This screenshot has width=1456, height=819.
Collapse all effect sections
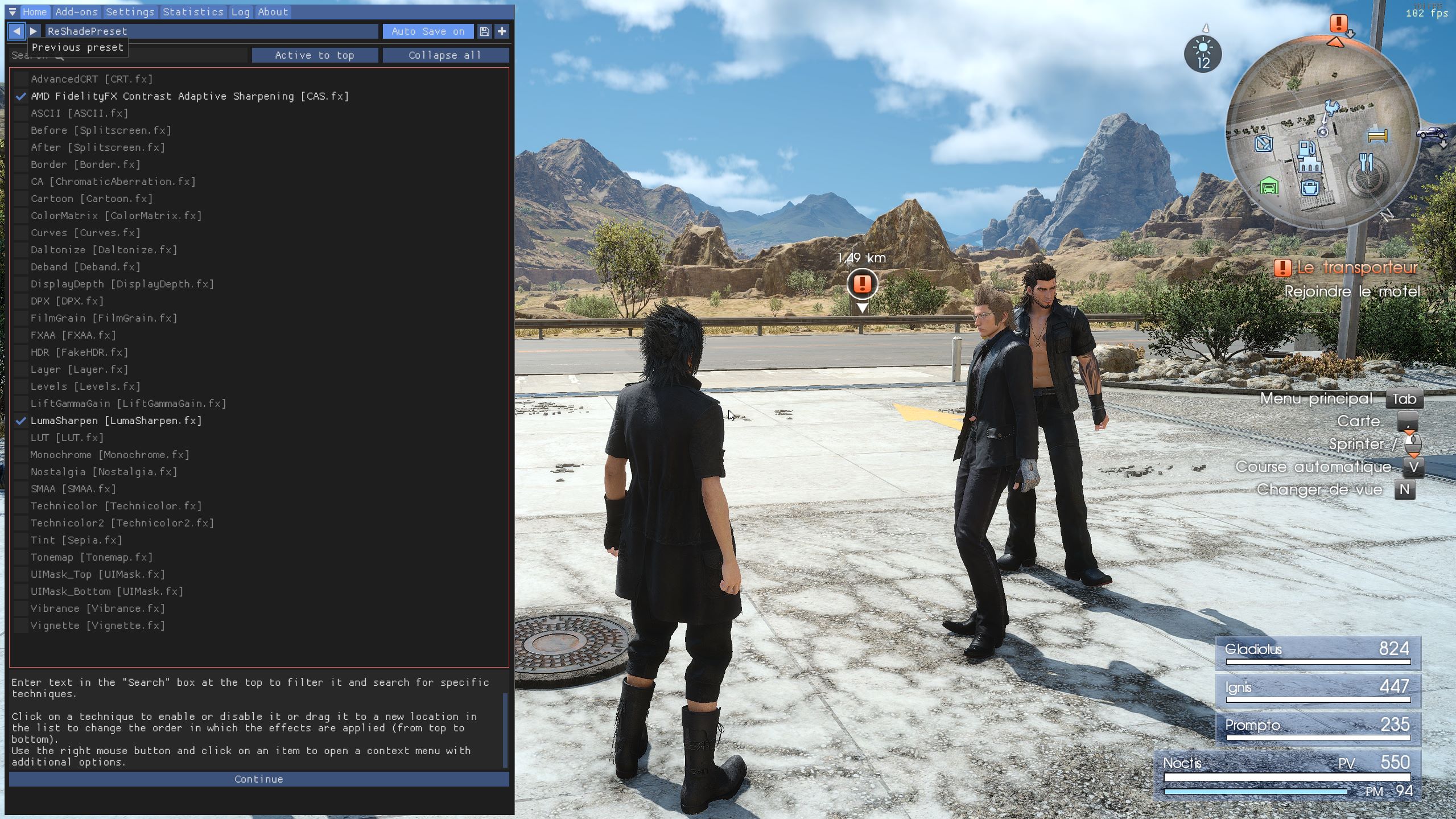(x=445, y=55)
